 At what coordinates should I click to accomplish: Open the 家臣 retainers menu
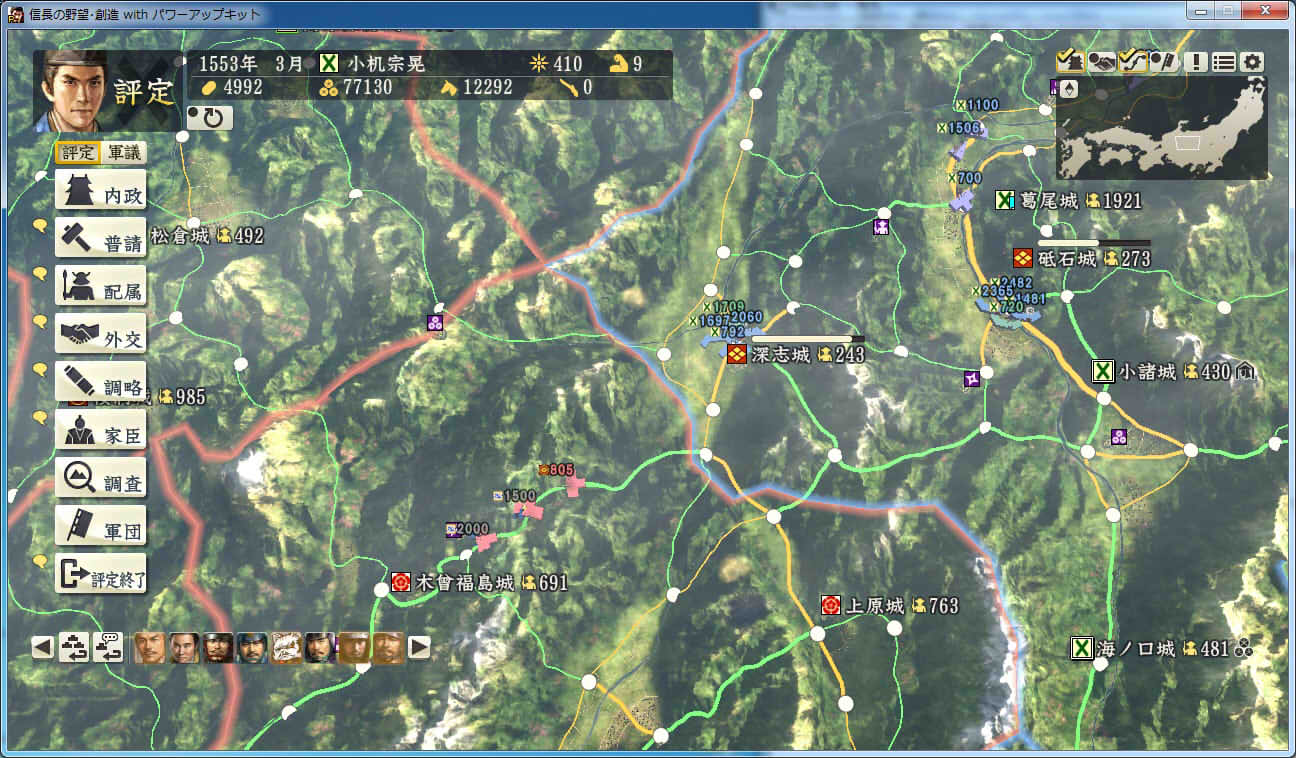pyautogui.click(x=101, y=430)
